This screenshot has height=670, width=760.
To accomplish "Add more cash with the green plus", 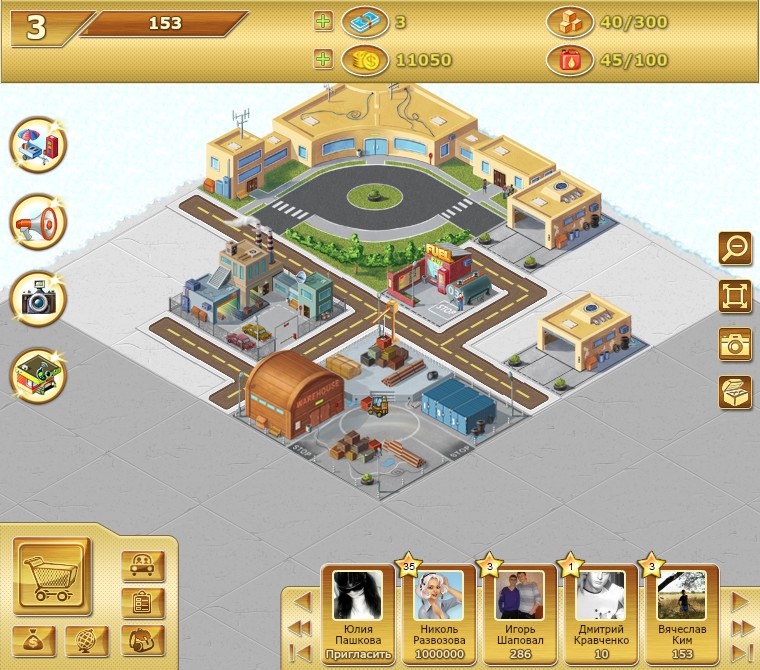I will pos(323,21).
